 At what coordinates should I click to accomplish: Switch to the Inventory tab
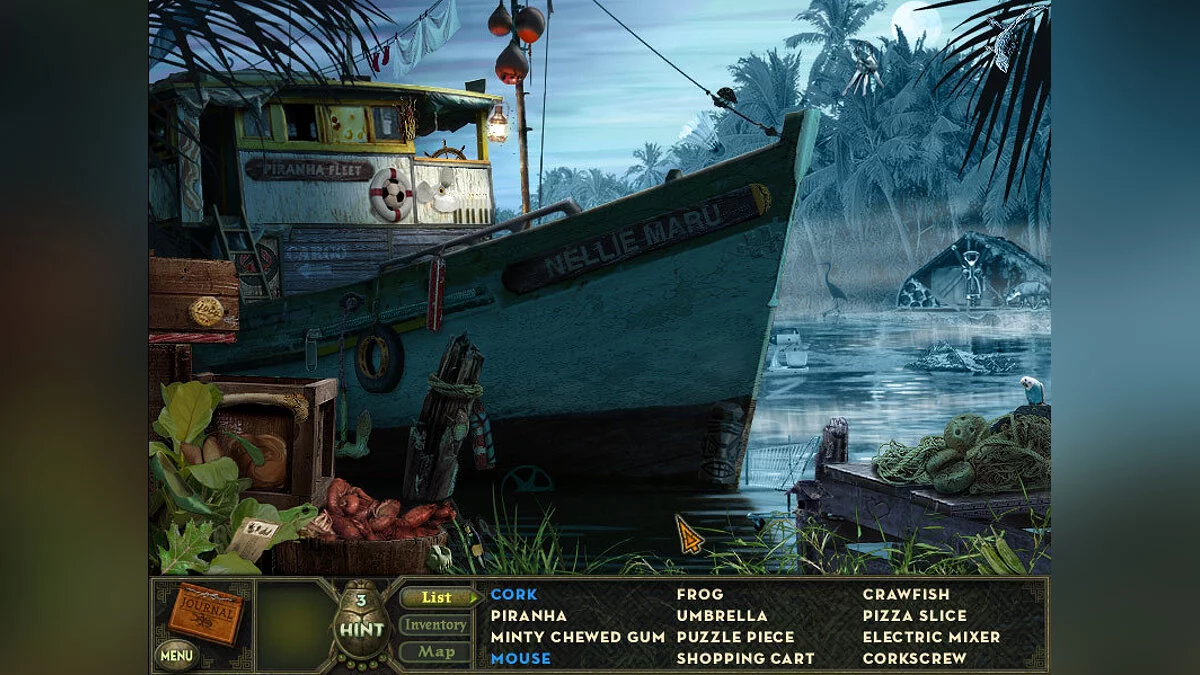click(435, 625)
